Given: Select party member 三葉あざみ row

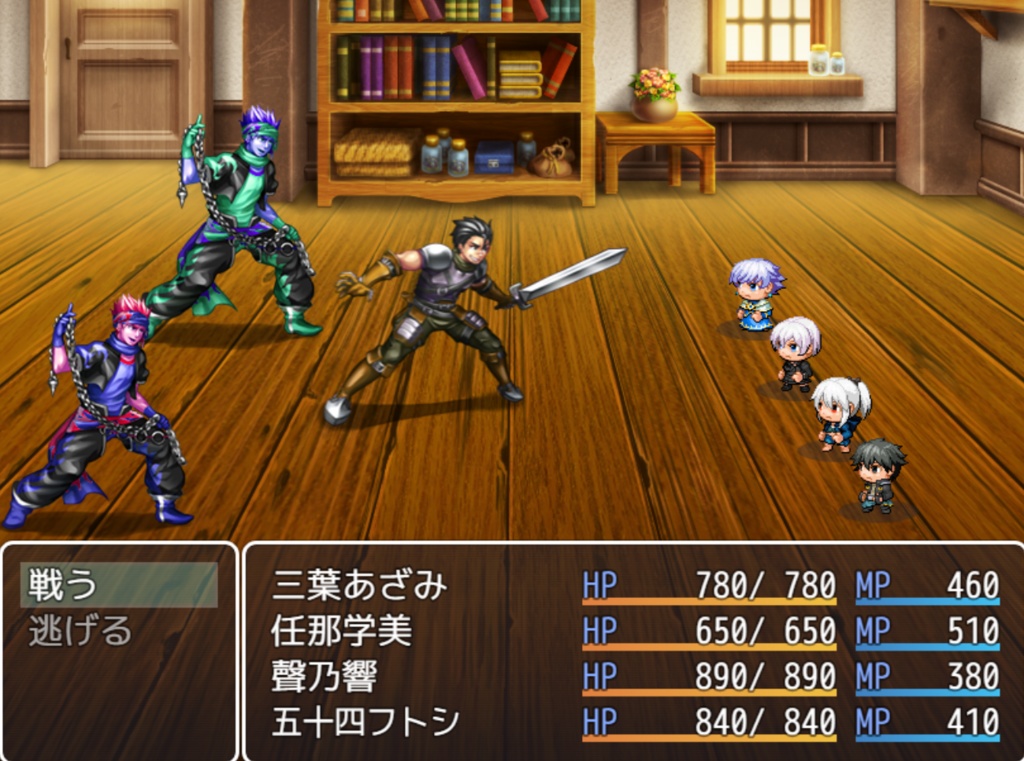Looking at the screenshot, I should (634, 586).
